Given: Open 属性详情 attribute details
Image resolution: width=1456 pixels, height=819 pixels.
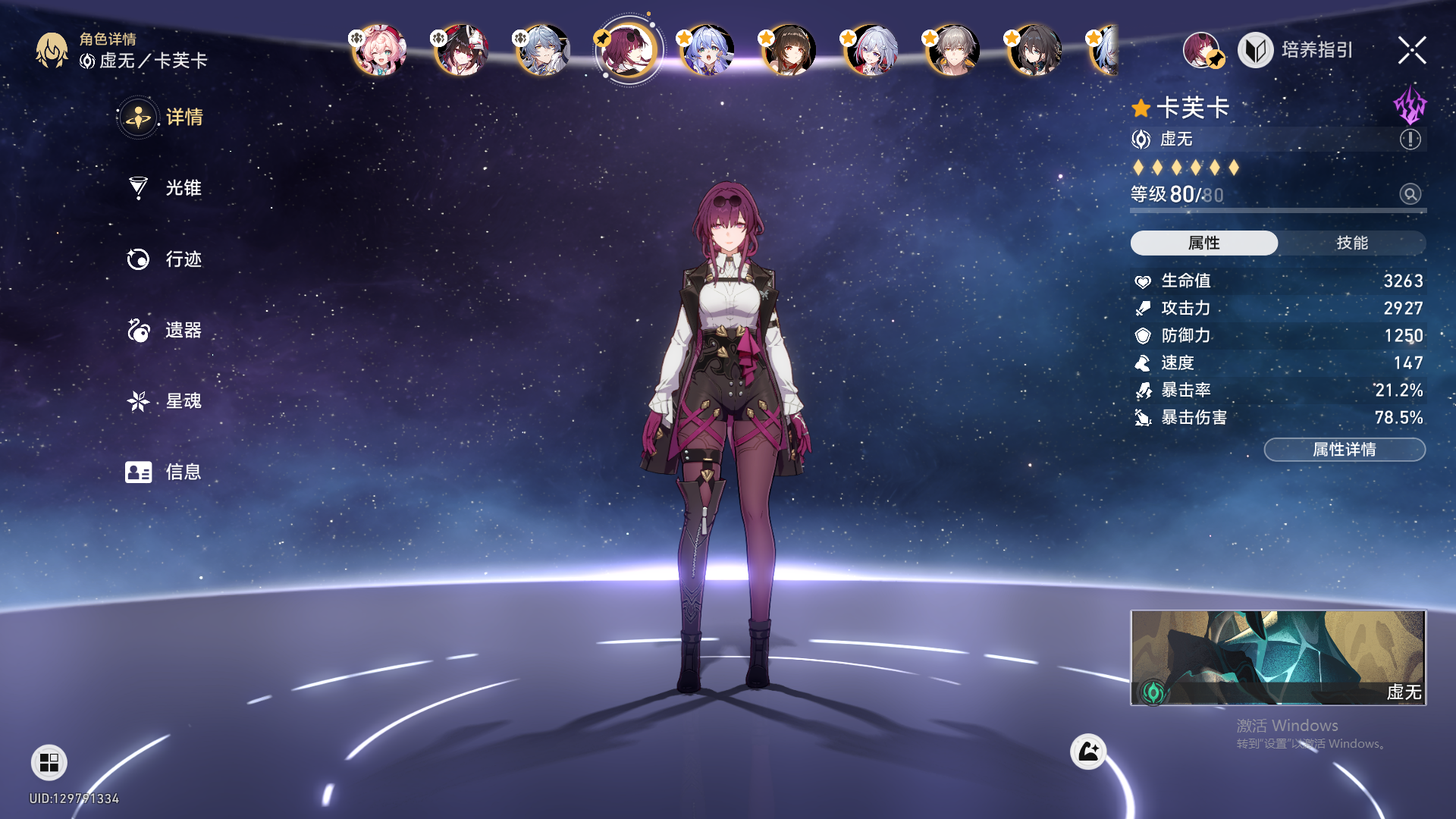Looking at the screenshot, I should 1344,450.
